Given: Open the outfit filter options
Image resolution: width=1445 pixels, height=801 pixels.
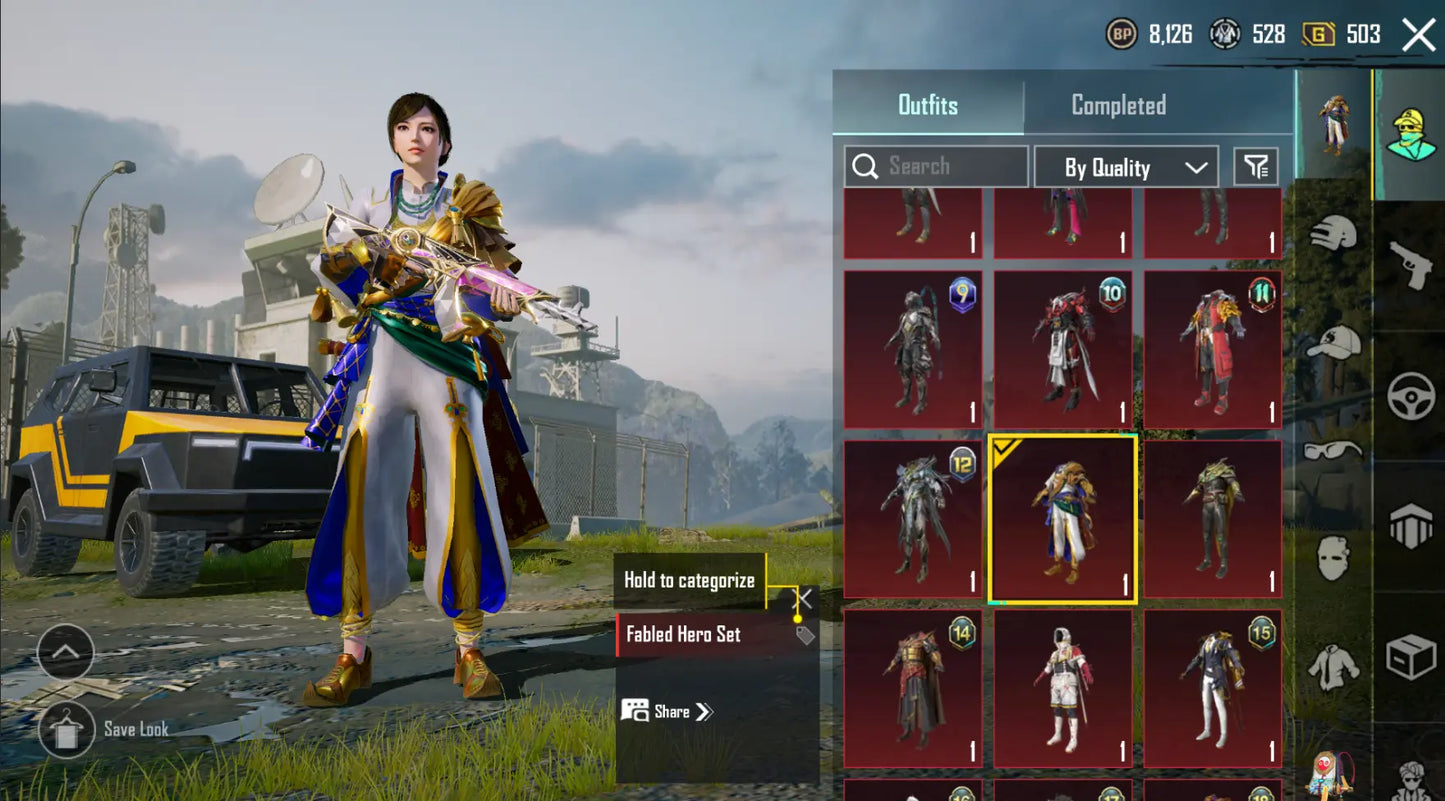Looking at the screenshot, I should 1256,167.
